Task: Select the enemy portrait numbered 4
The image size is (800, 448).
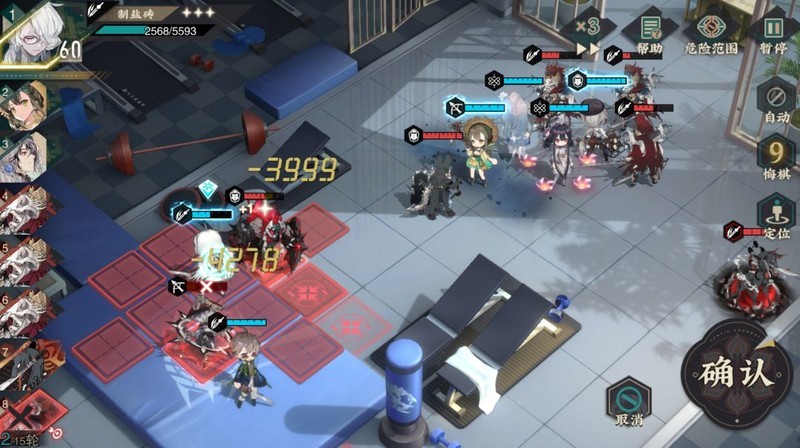Action: click(22, 208)
